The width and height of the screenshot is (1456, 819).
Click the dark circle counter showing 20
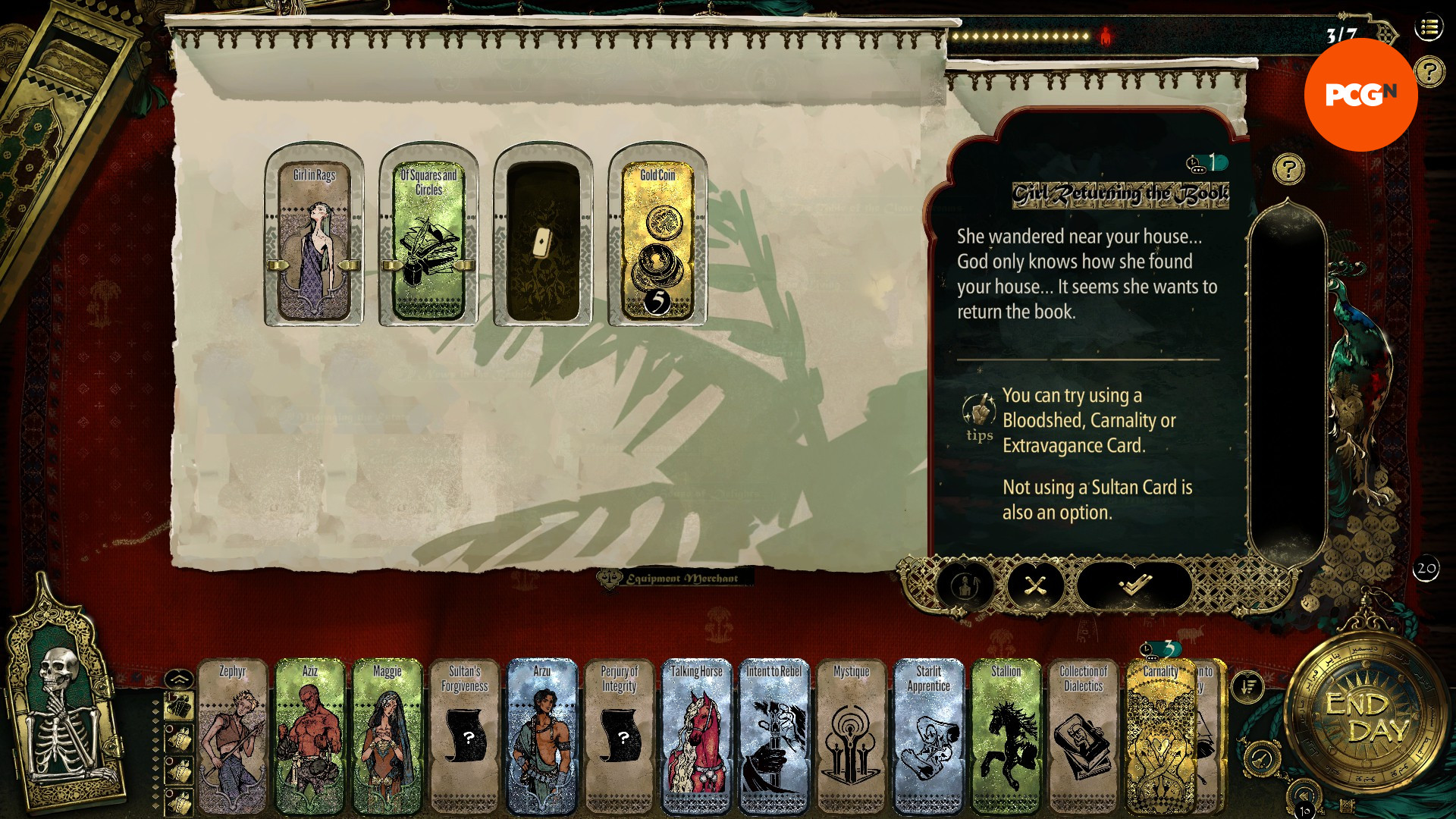tap(1425, 570)
